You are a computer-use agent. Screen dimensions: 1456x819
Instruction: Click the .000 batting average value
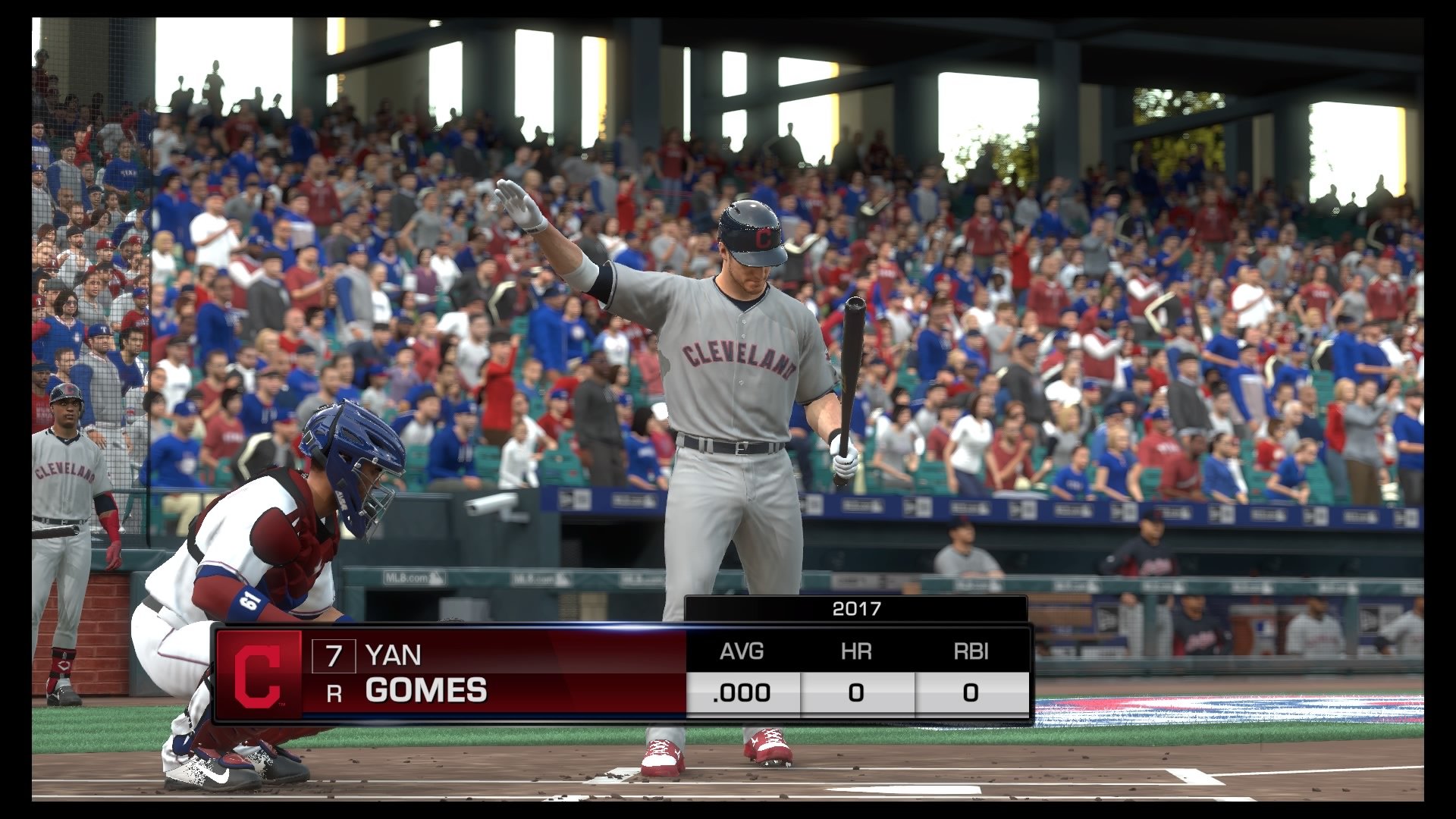point(742,692)
